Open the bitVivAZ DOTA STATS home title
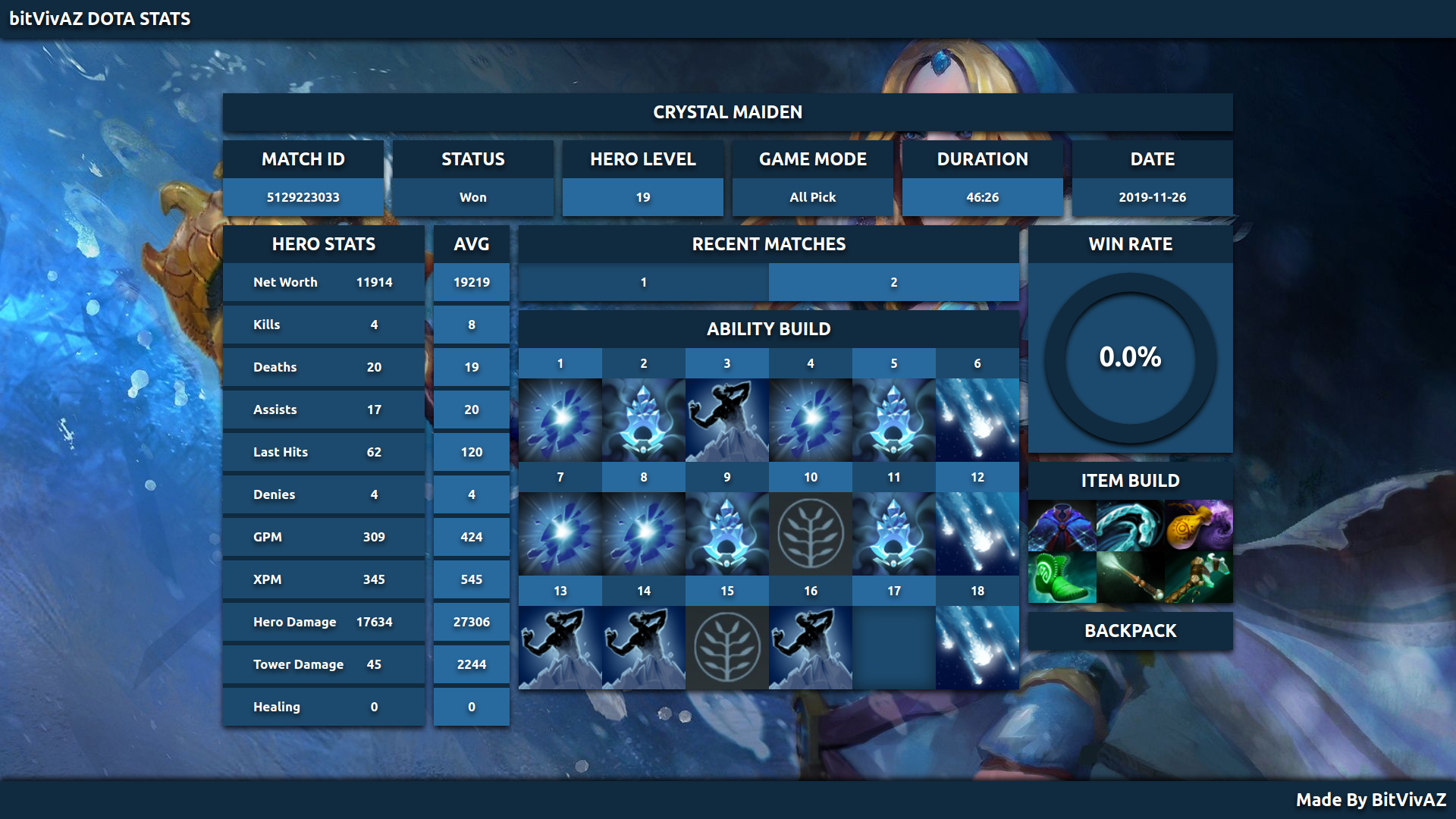 (100, 19)
